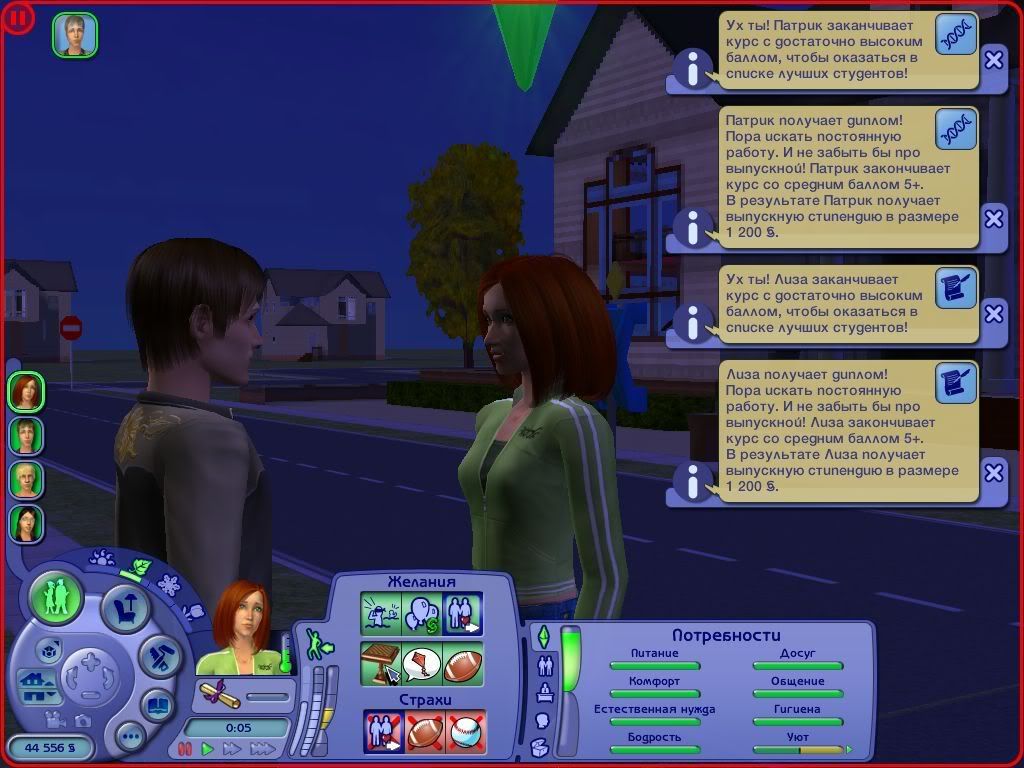Click the red pause speed button

point(185,748)
